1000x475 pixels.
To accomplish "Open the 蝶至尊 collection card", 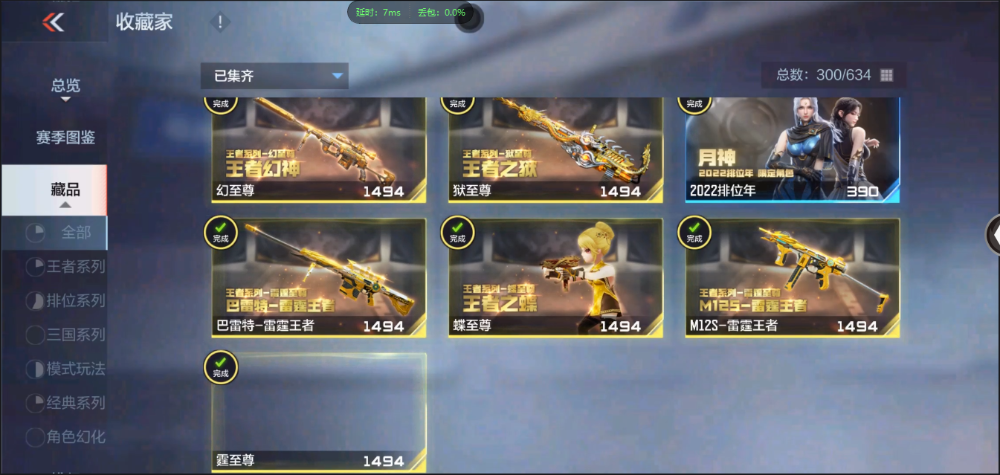I will tap(555, 277).
